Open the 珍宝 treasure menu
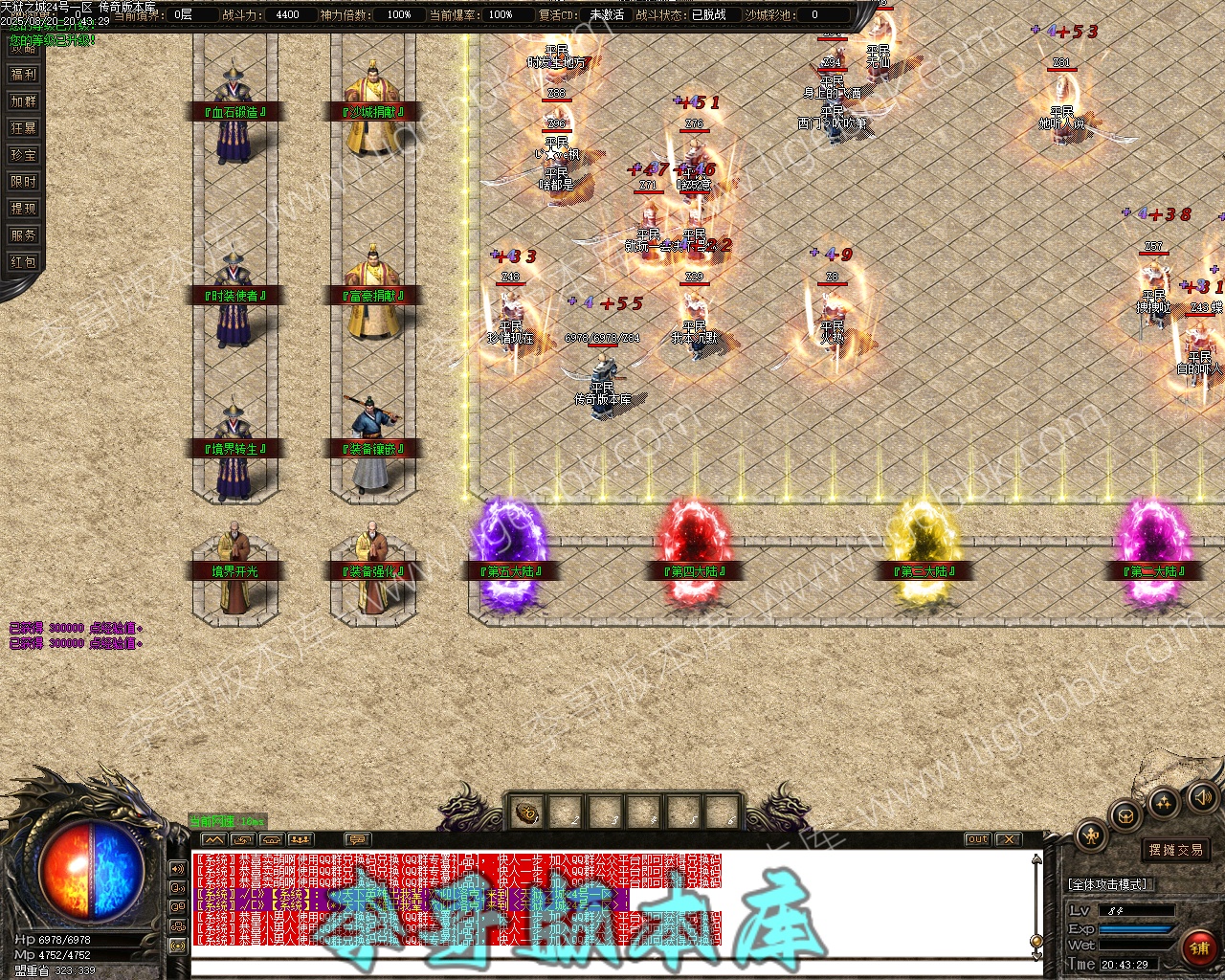The height and width of the screenshot is (980, 1225). [23, 154]
